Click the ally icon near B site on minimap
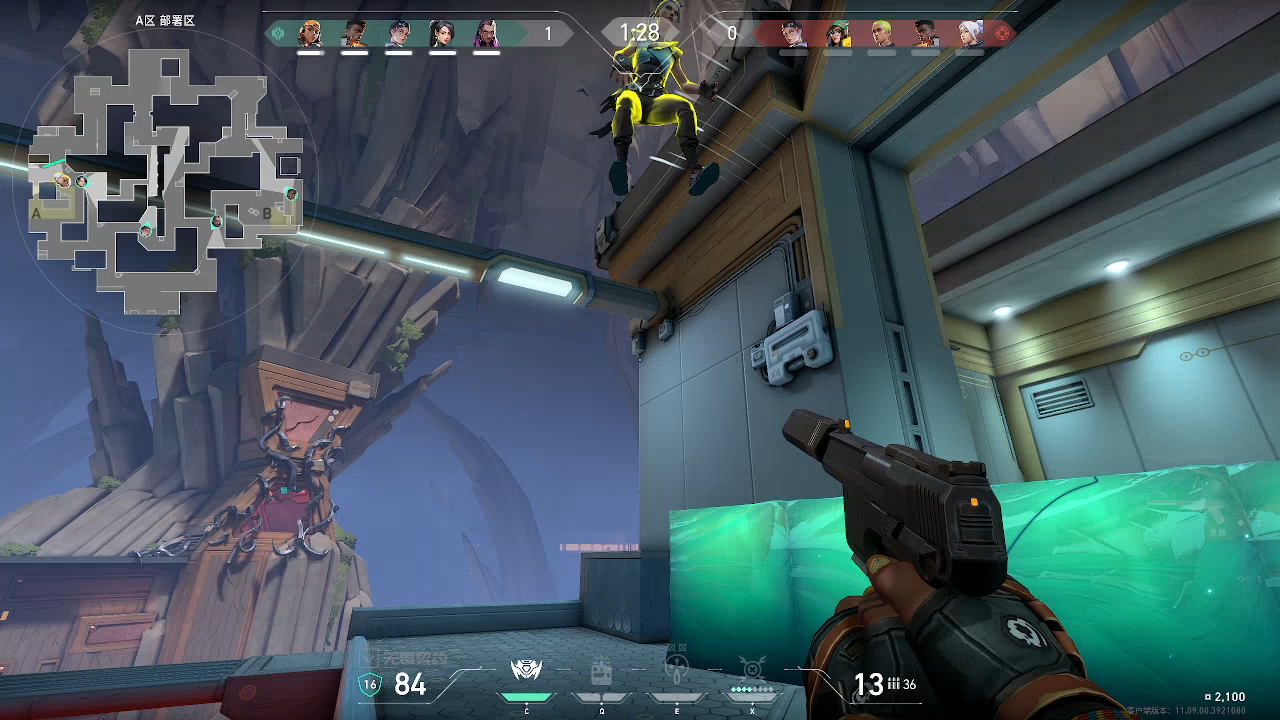This screenshot has height=720, width=1280. pyautogui.click(x=291, y=193)
